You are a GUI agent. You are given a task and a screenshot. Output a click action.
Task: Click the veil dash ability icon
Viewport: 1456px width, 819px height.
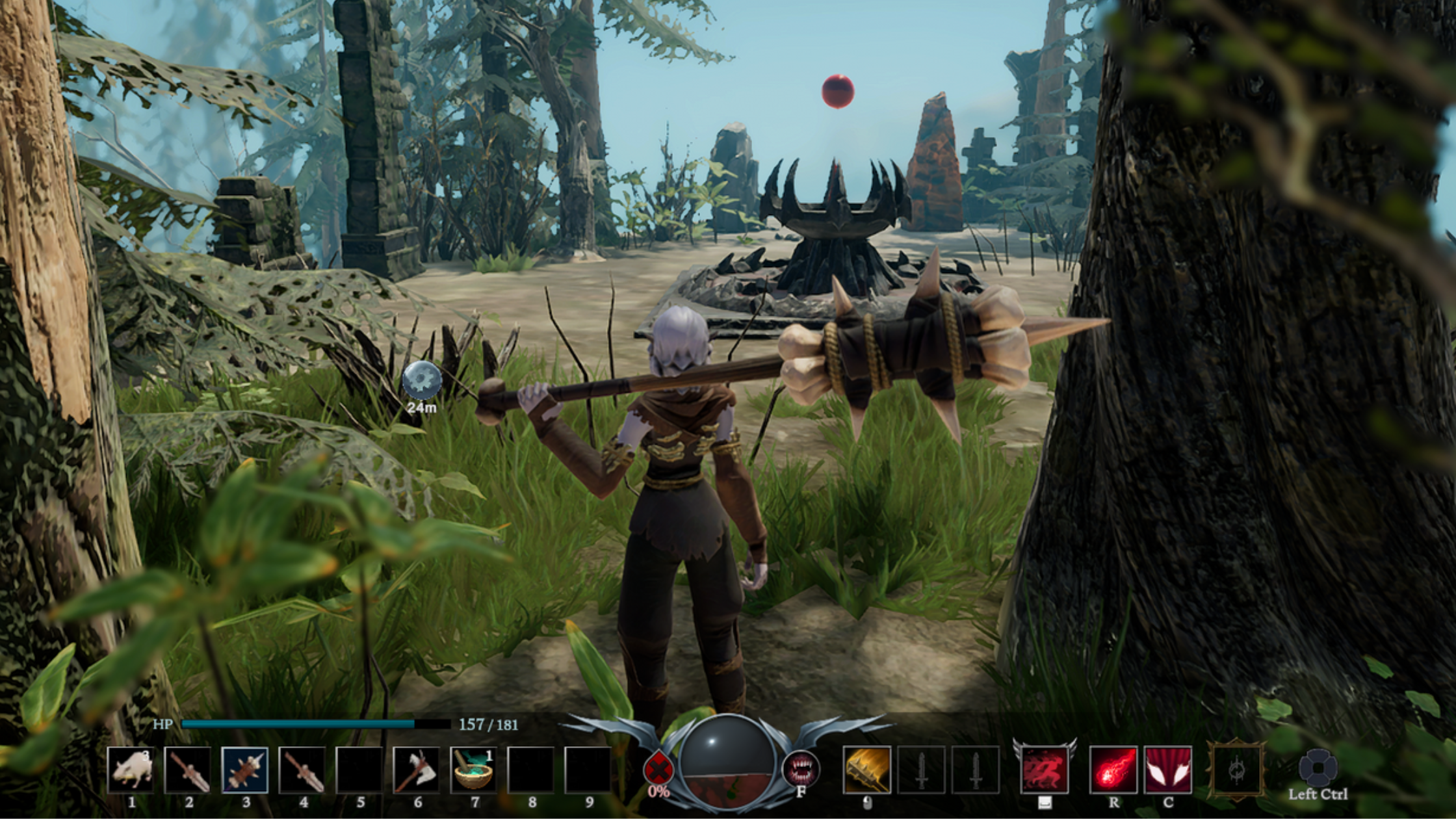point(1045,771)
